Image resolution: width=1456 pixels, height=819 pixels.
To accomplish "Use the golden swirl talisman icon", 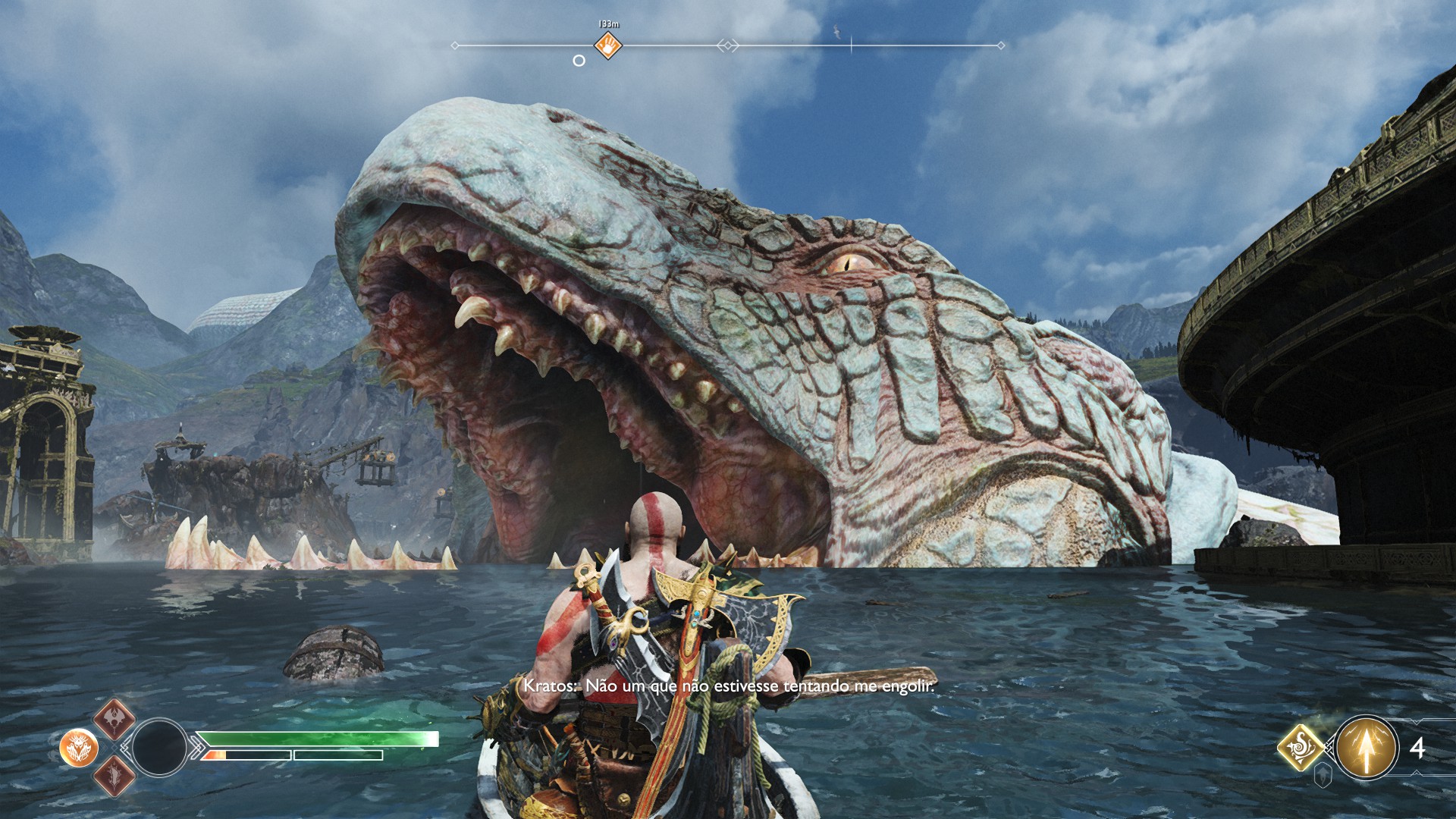I will click(x=1301, y=747).
